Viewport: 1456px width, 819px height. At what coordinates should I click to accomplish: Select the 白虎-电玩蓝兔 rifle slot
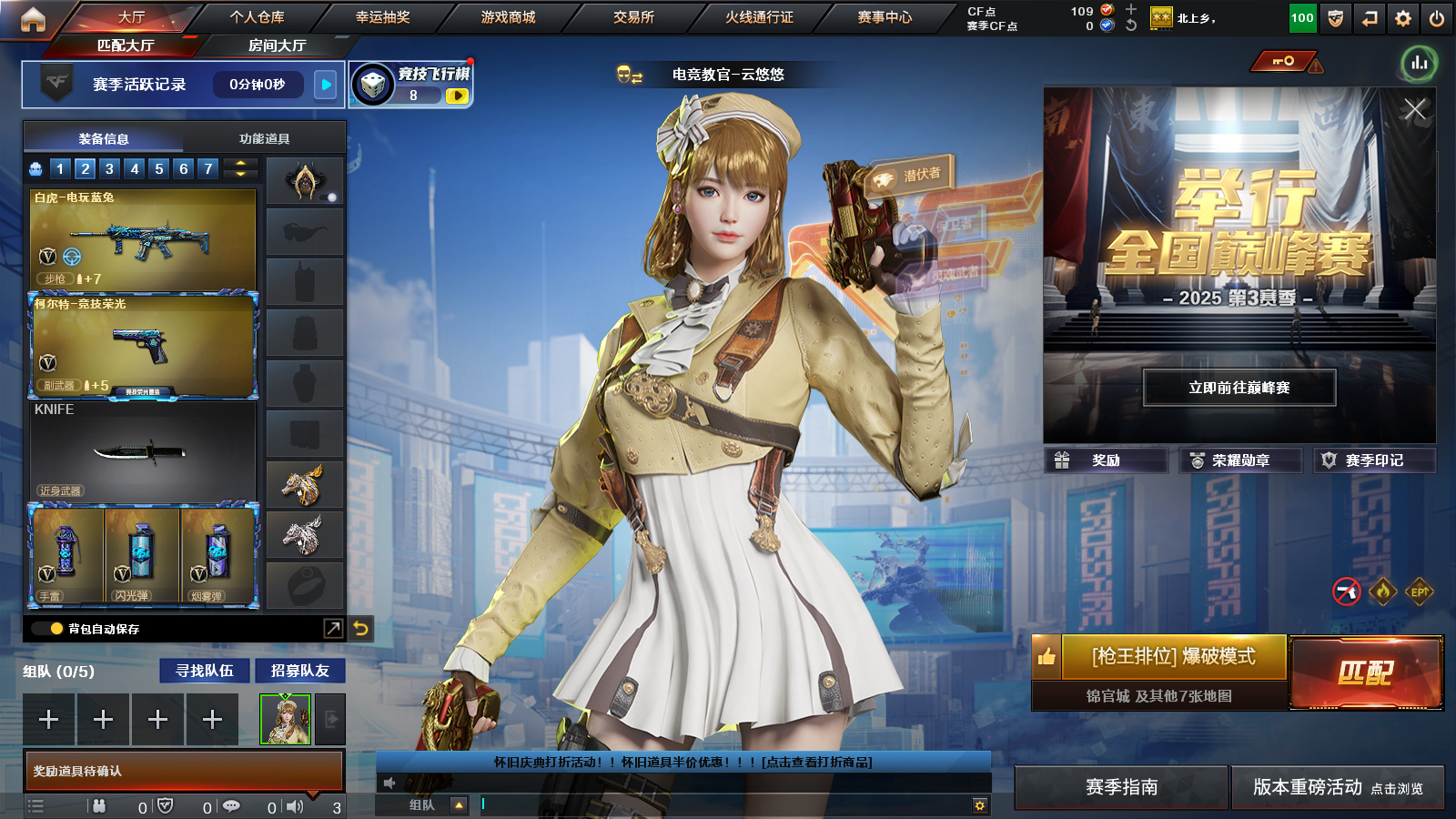143,238
